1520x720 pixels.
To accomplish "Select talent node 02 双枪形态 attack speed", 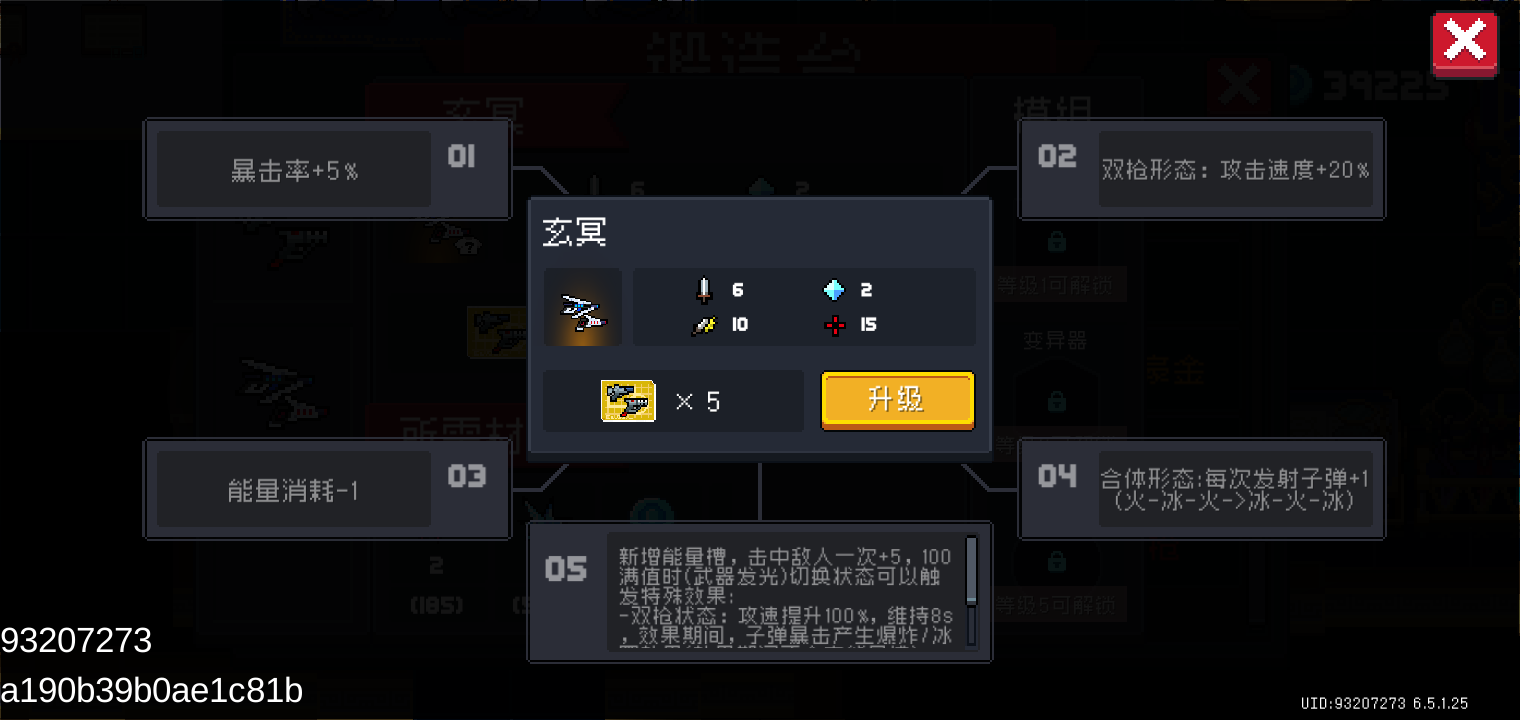I will (1200, 169).
